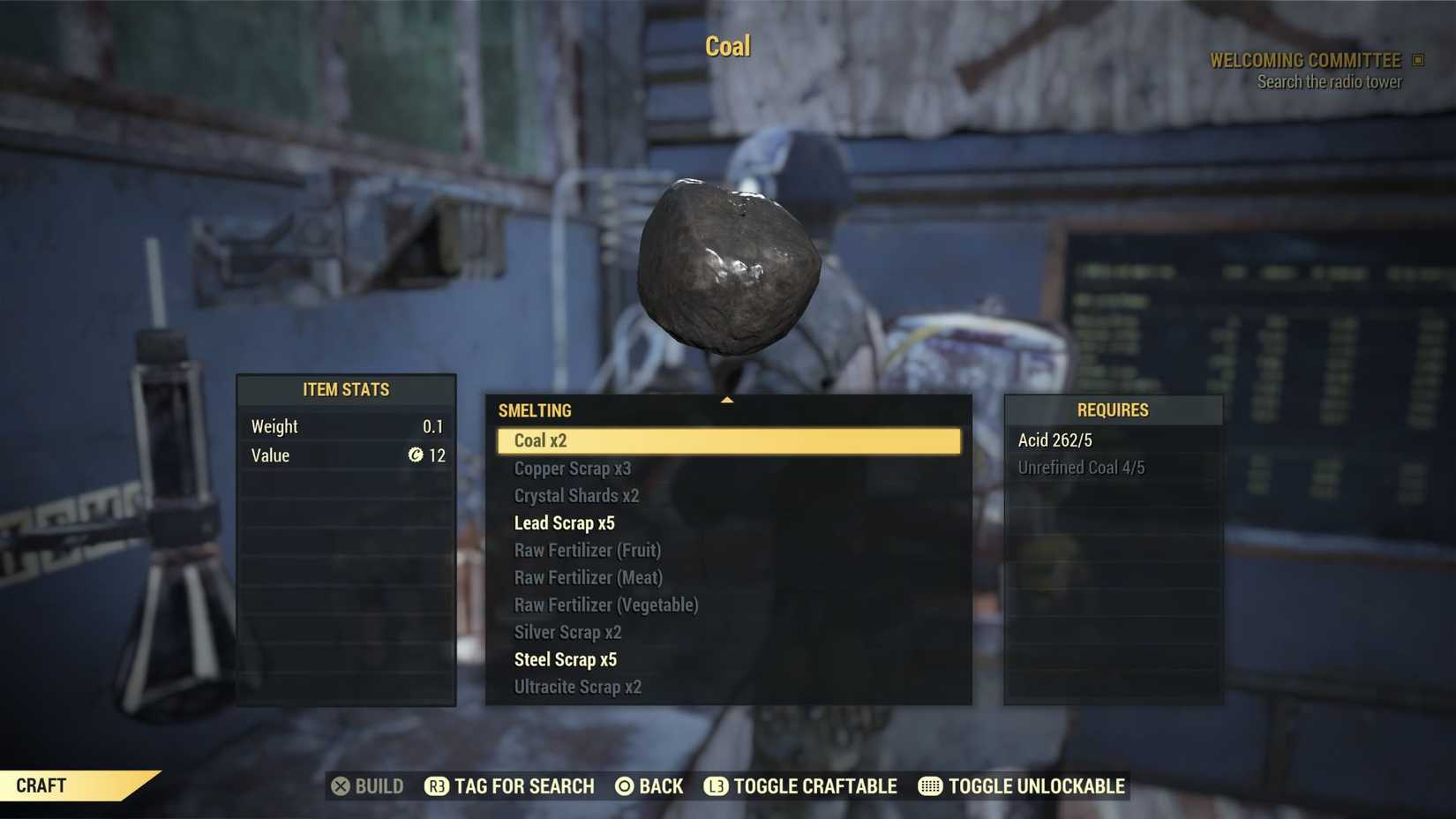Switch to the ITEM STATS panel
This screenshot has width=1456, height=819.
pos(346,389)
